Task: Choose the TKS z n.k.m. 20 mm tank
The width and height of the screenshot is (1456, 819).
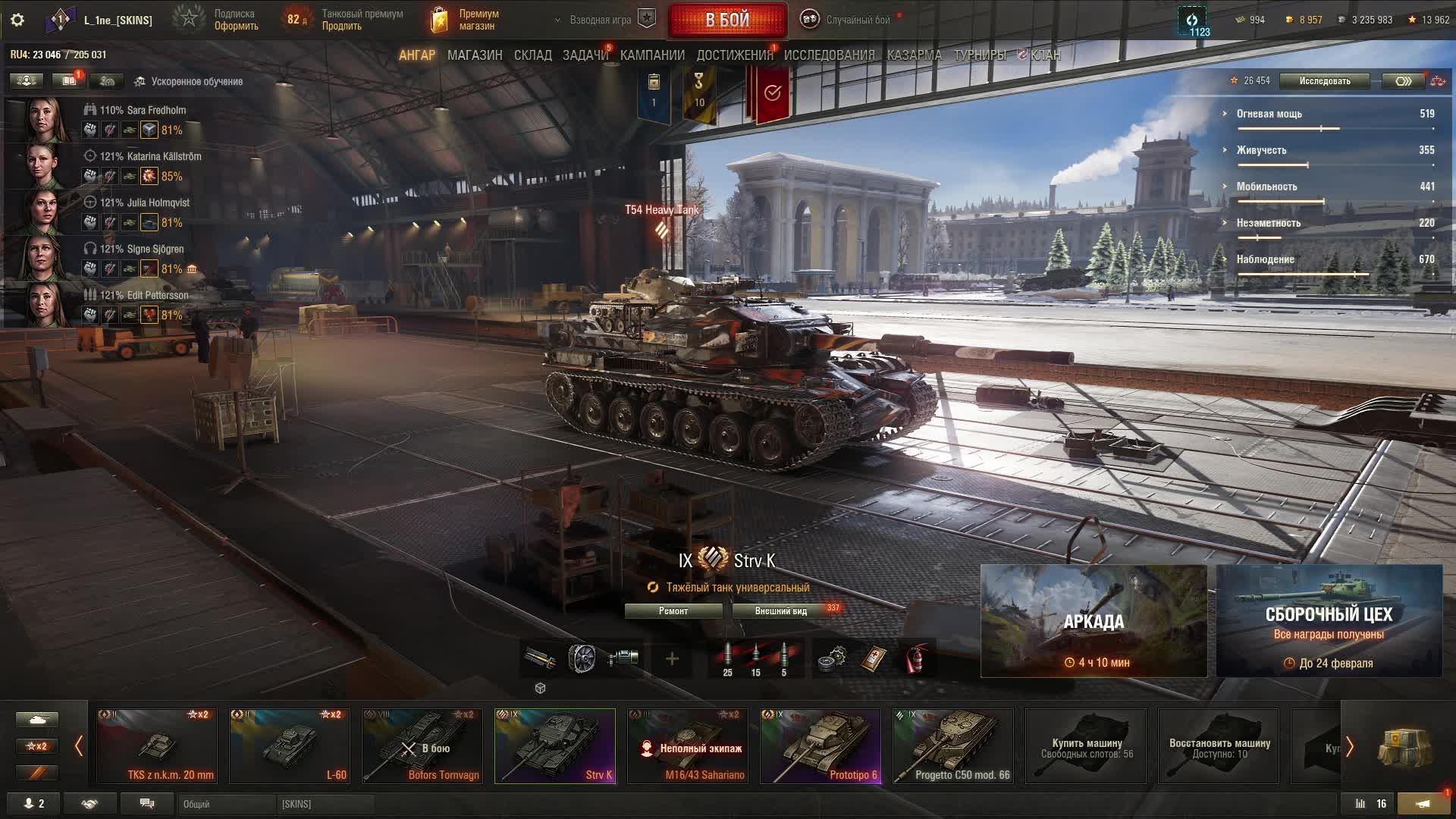Action: pos(157,746)
